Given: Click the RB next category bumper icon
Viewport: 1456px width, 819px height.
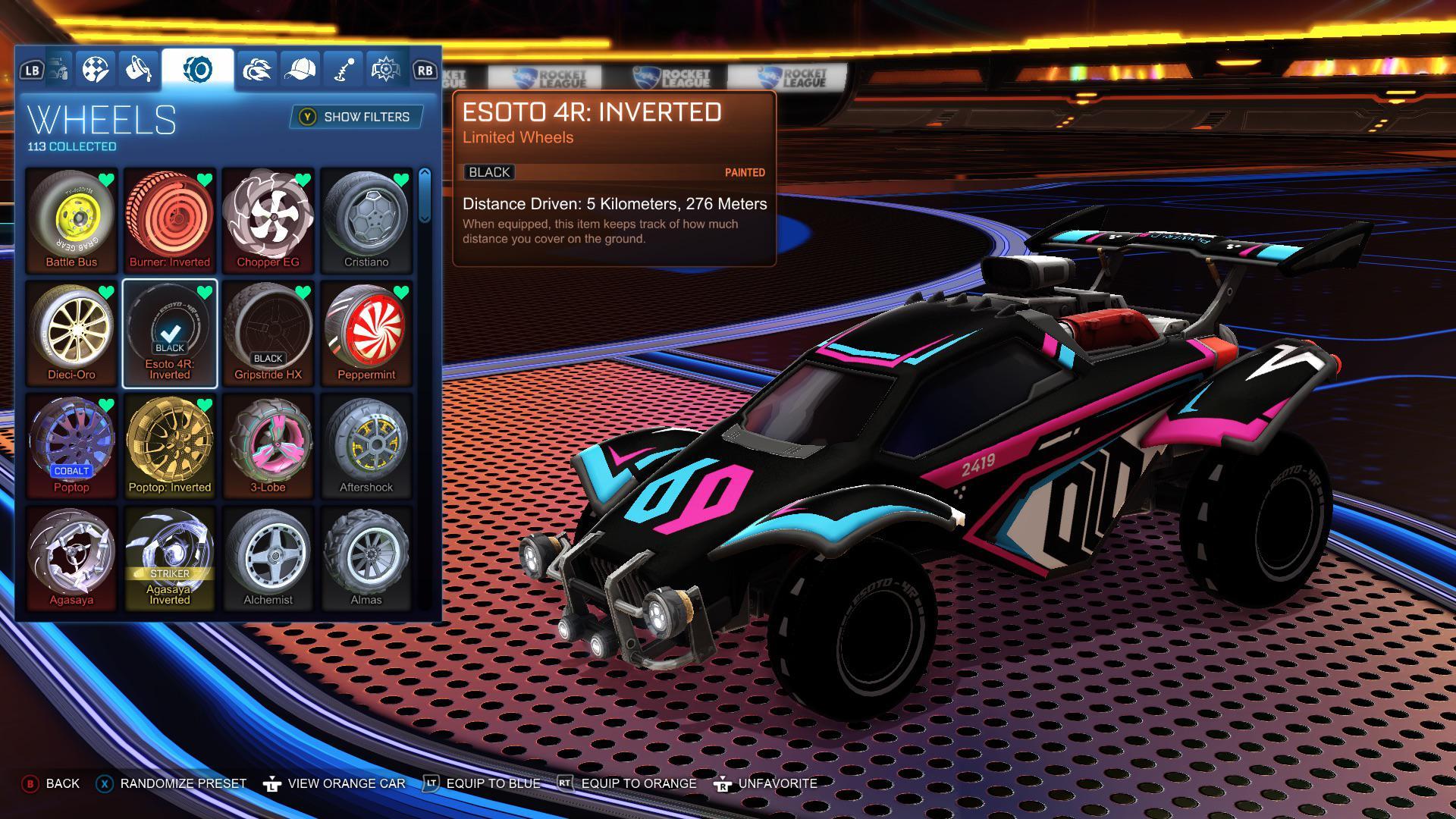Looking at the screenshot, I should coord(425,70).
